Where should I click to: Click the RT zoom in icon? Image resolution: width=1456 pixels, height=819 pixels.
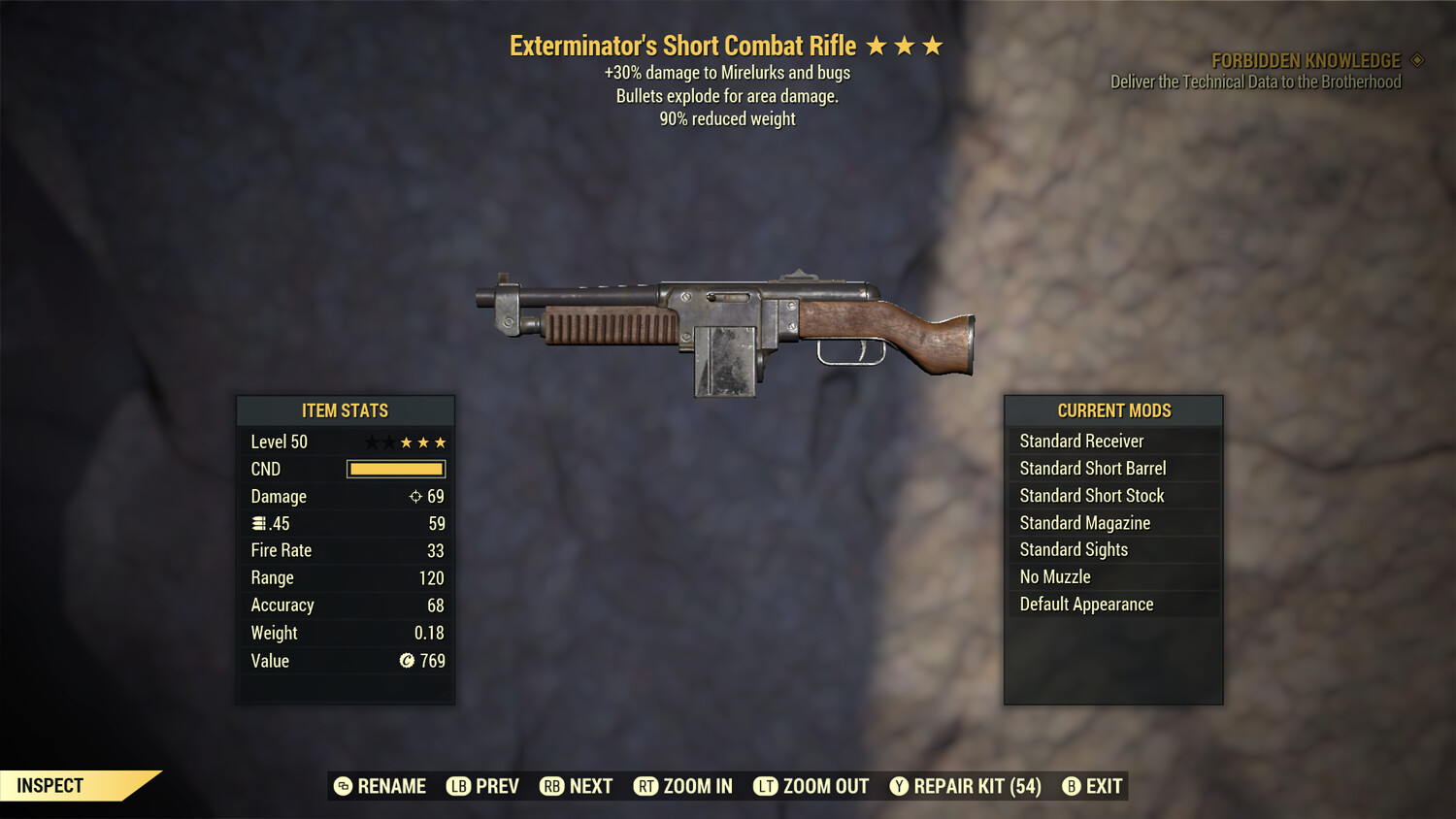(645, 786)
